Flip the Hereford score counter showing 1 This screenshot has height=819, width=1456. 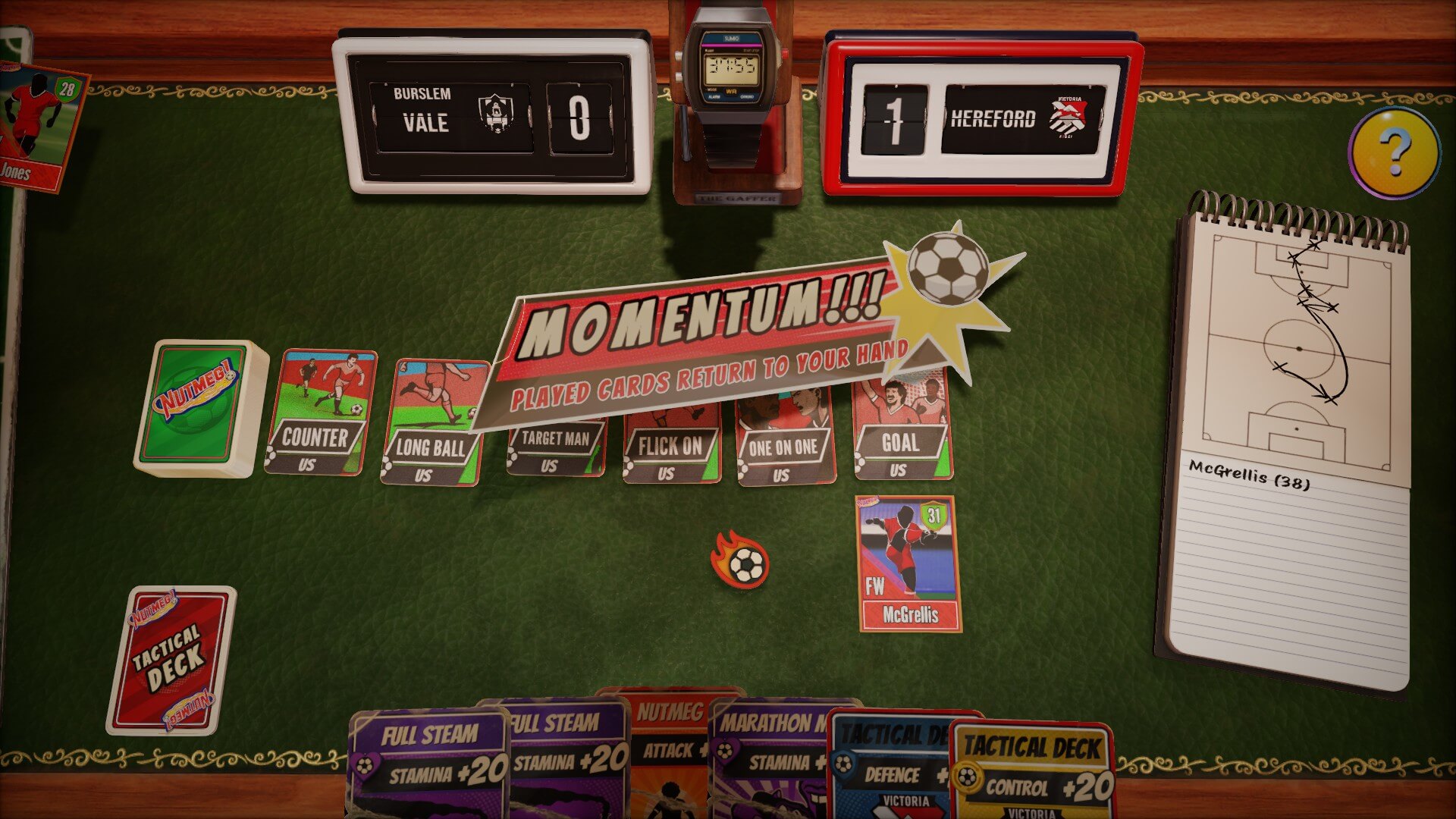(893, 118)
